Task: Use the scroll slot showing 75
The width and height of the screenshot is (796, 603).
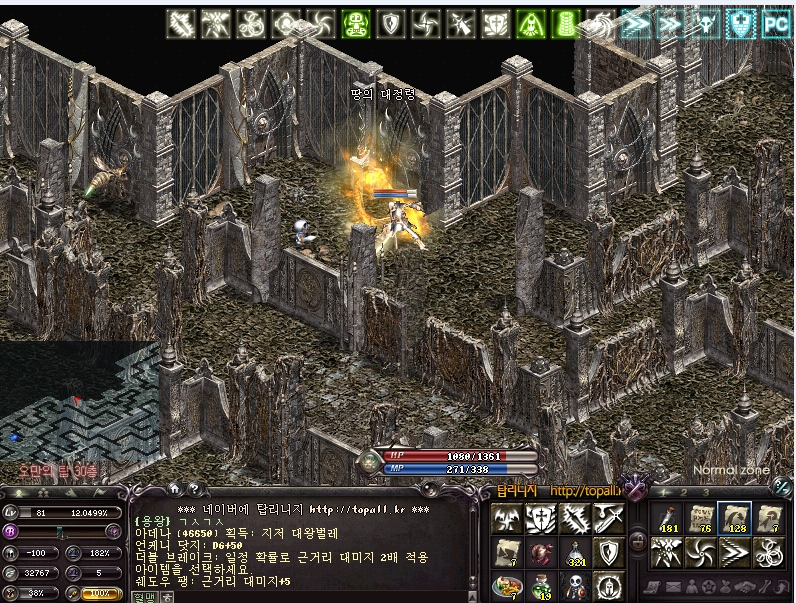Action: [x=700, y=519]
